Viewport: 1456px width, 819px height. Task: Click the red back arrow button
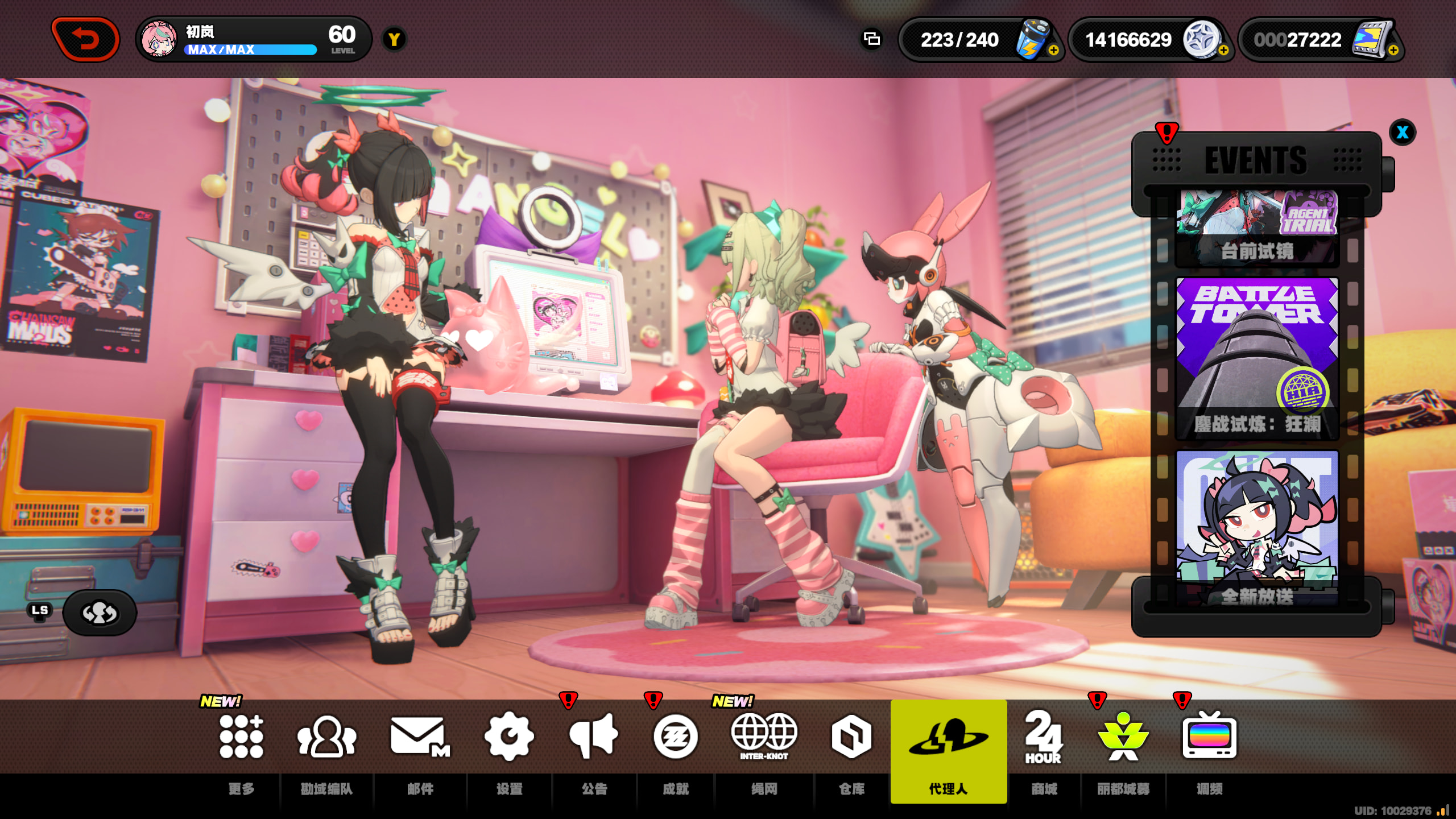(x=85, y=39)
